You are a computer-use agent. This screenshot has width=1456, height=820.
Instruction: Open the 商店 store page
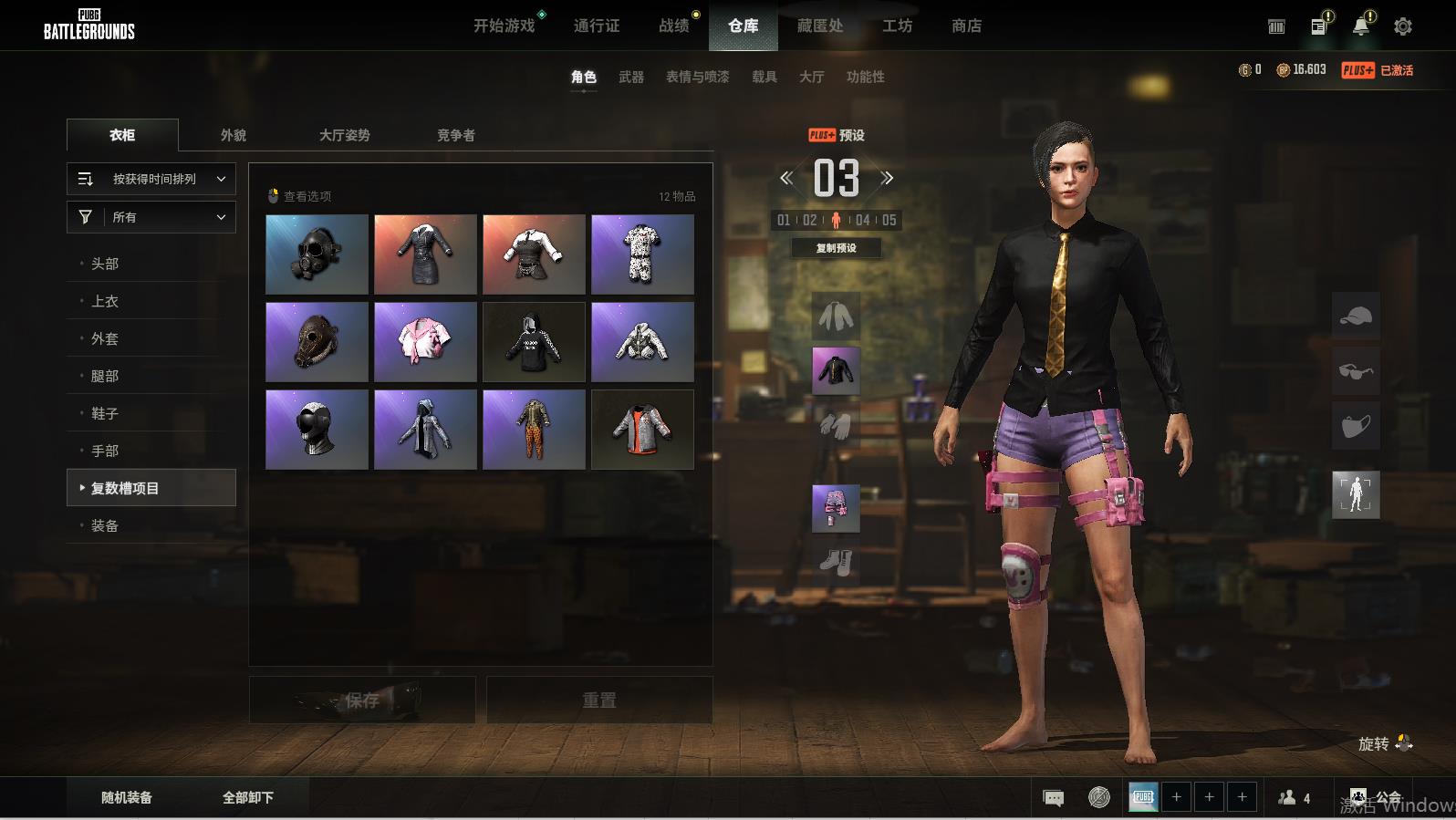coord(966,26)
